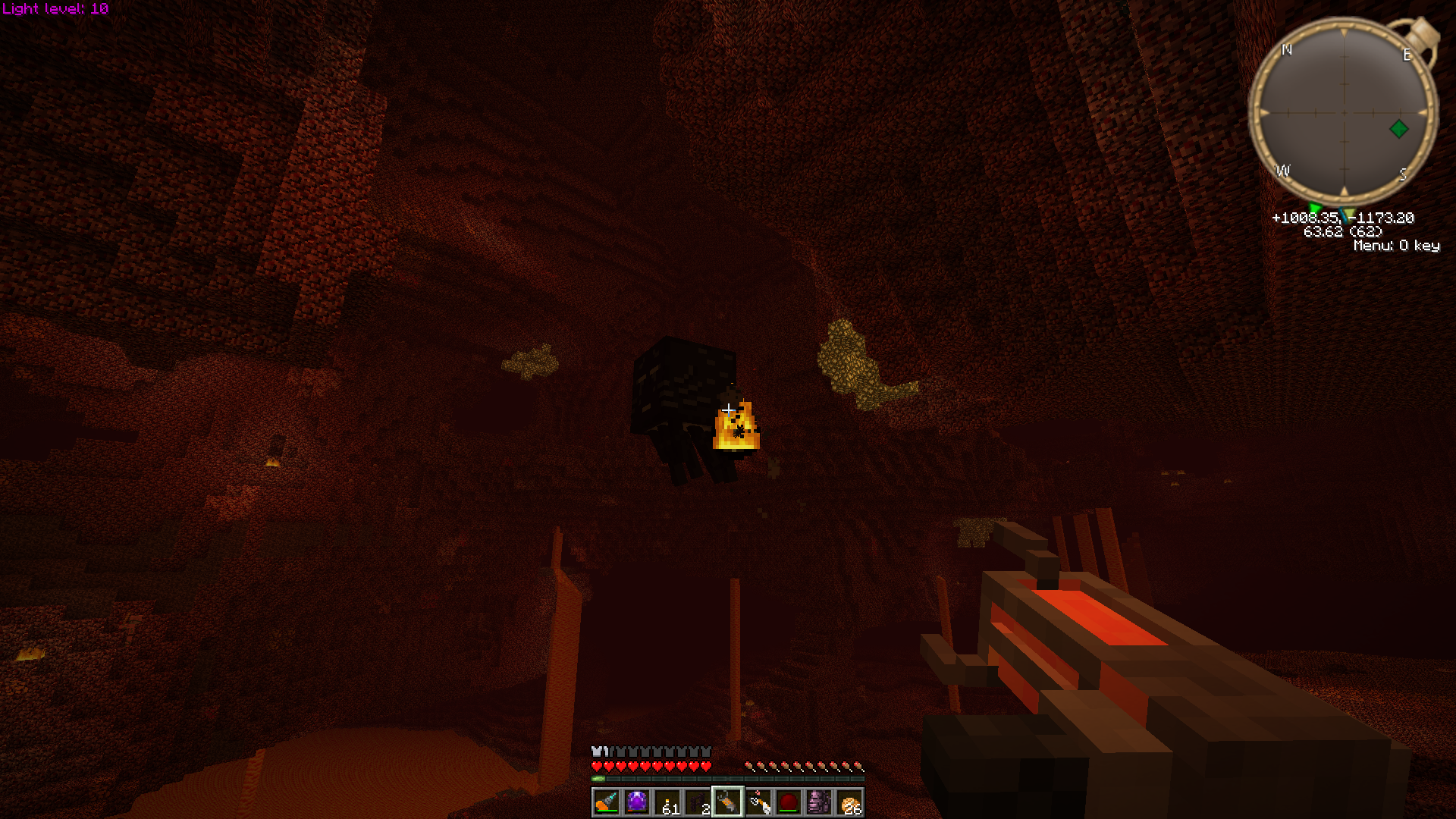Click the green diamond waypoint on minimap
This screenshot has height=819, width=1456.
(1399, 129)
